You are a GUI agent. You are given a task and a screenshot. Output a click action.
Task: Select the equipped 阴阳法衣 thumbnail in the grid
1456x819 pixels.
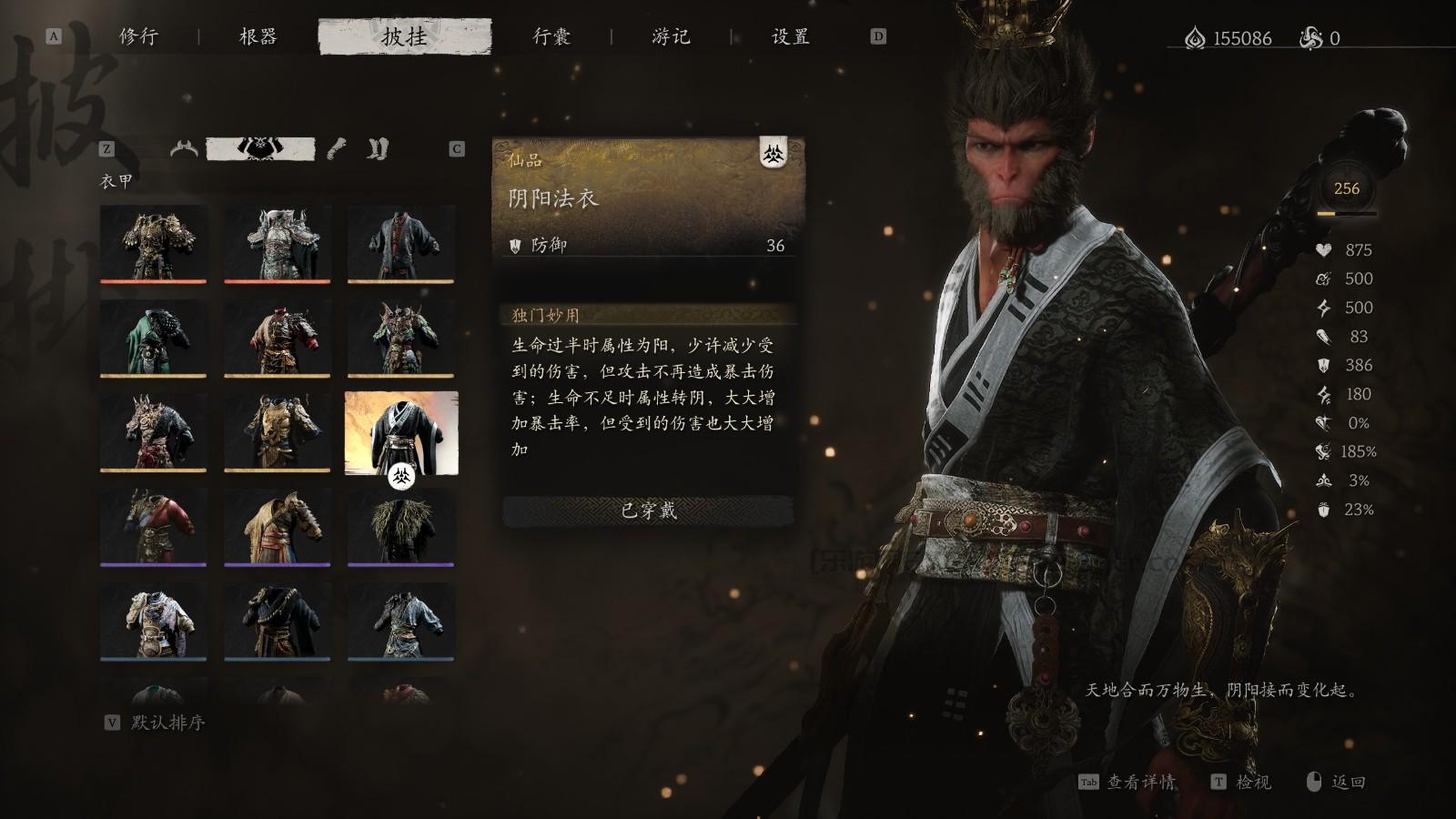tap(402, 435)
